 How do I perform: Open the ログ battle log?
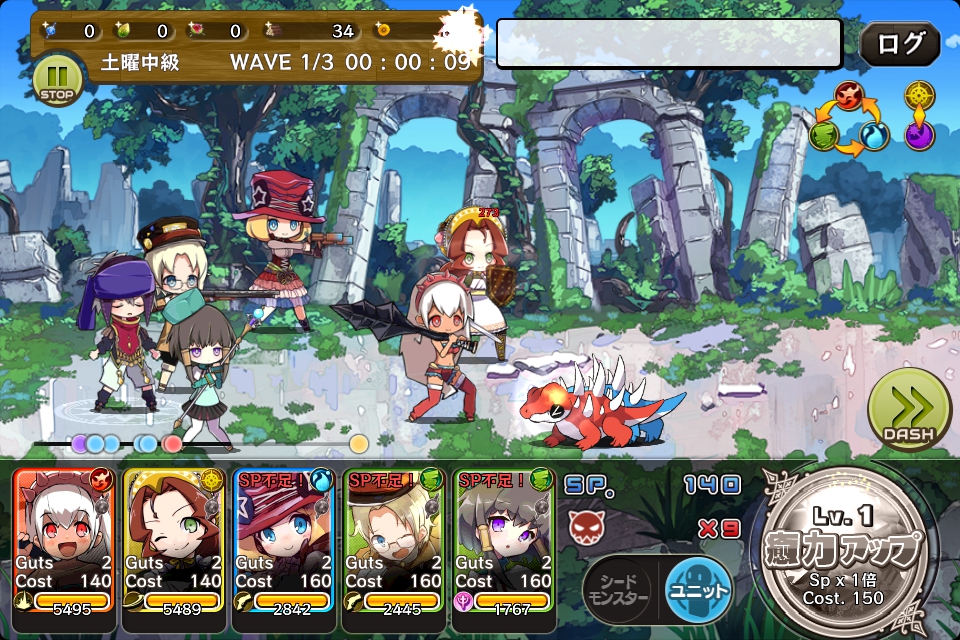[x=900, y=44]
